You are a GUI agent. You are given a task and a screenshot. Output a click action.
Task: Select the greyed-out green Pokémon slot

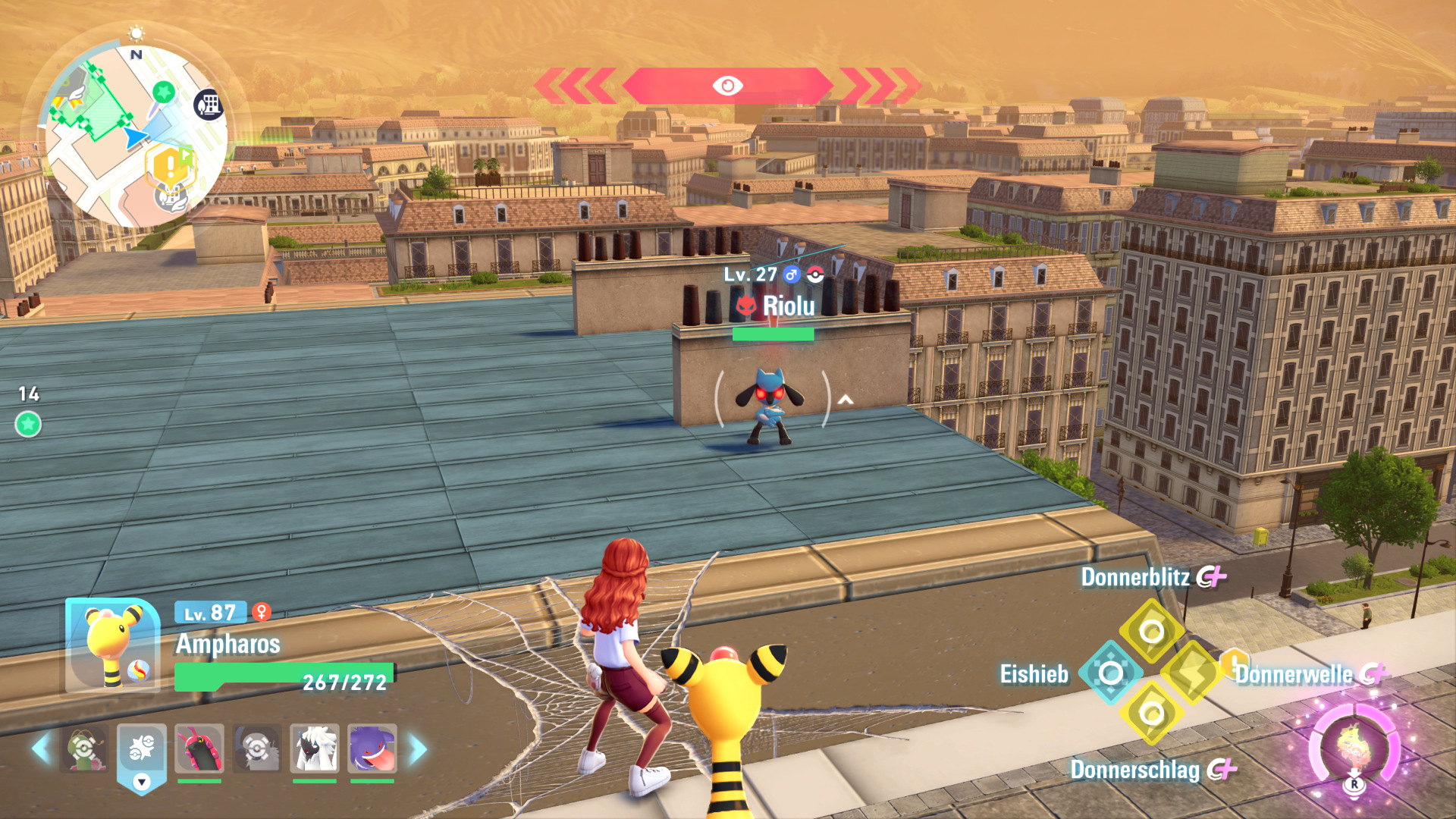85,748
